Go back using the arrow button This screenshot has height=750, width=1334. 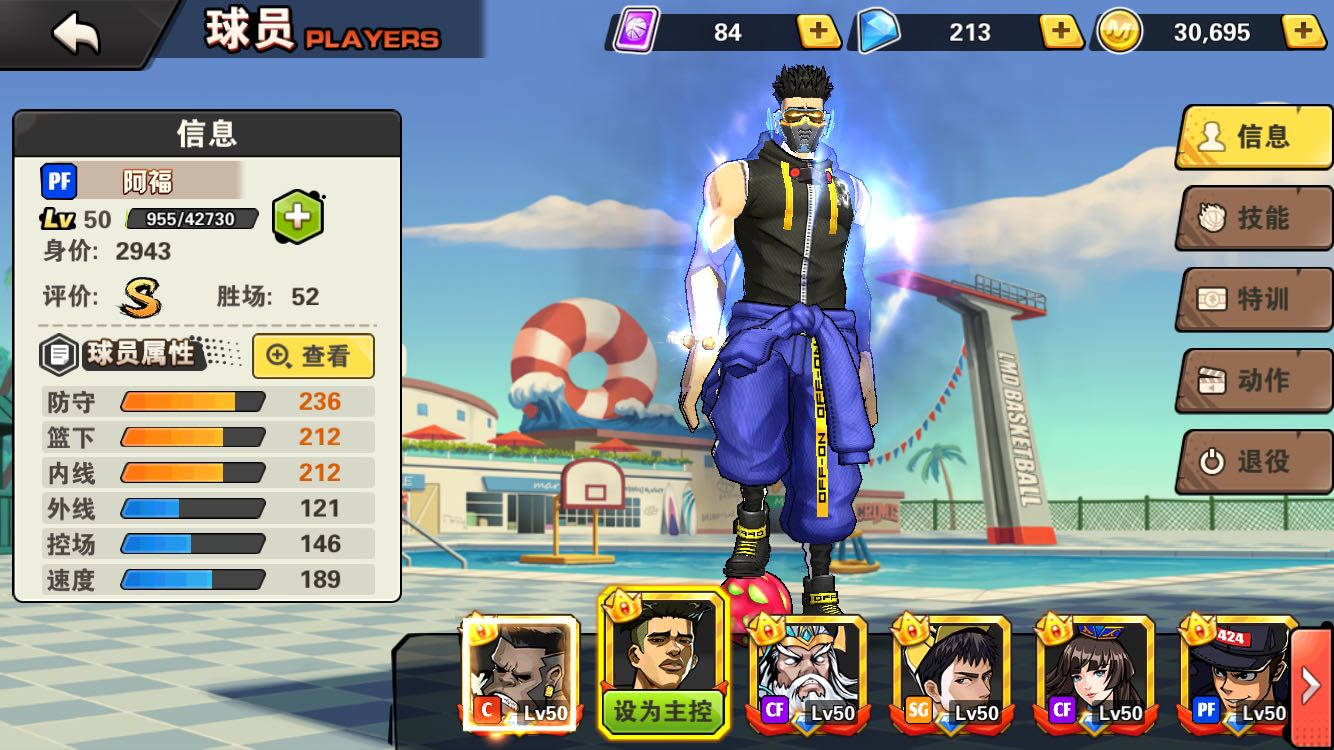(x=76, y=34)
